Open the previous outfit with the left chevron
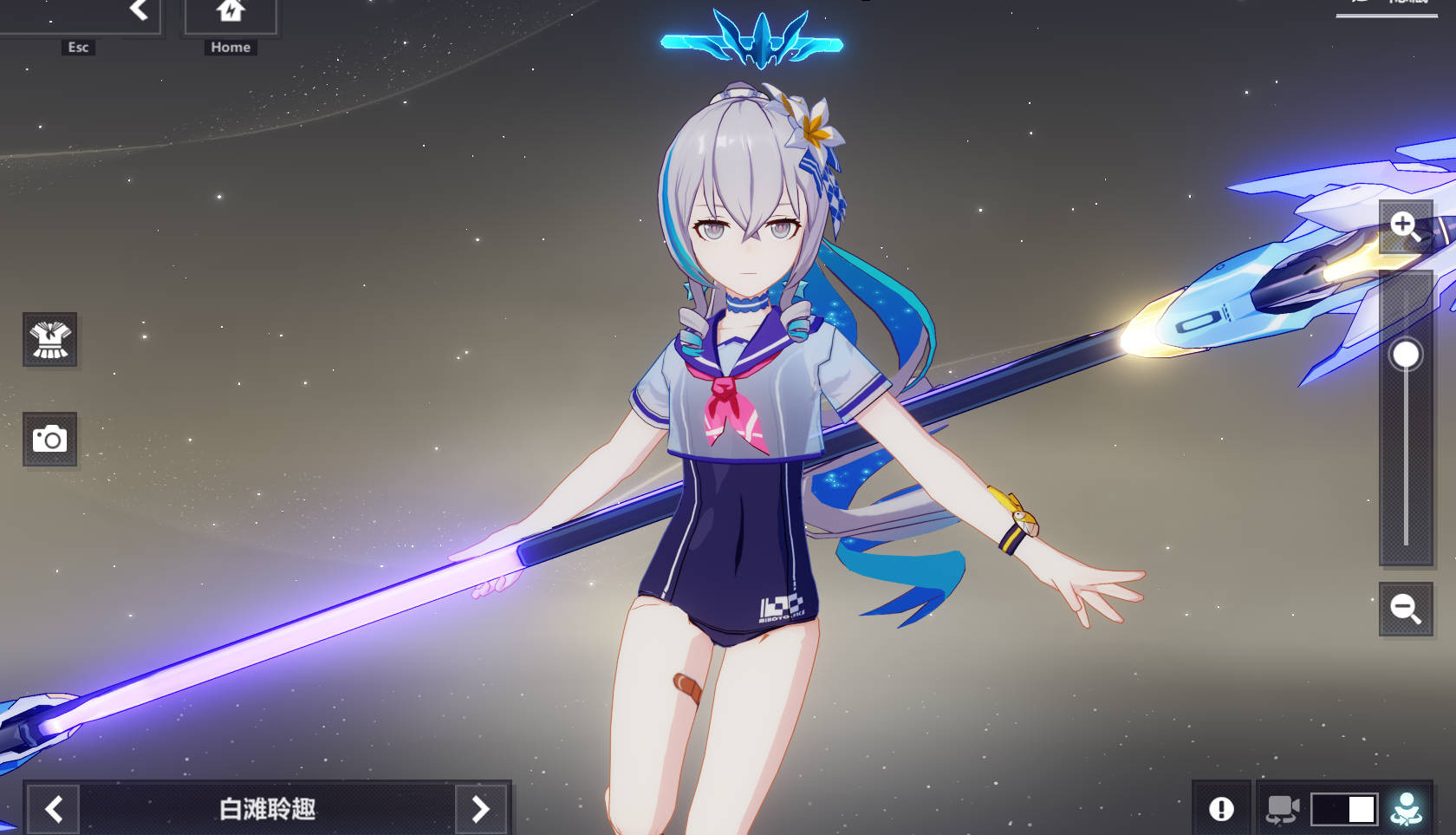Screen dimensions: 1456x835 click(54, 807)
